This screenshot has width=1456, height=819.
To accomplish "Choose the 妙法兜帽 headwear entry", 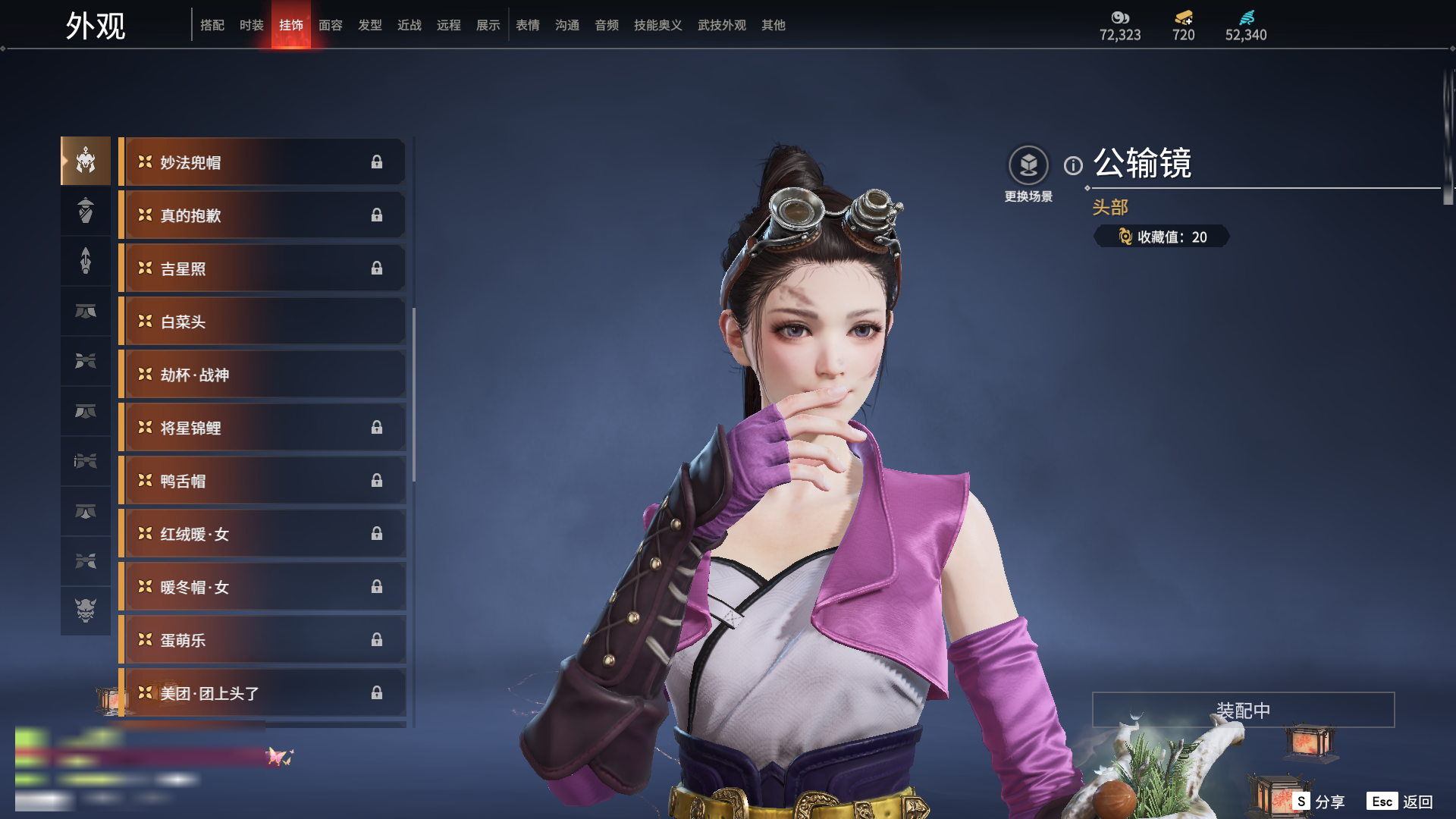I will point(262,162).
